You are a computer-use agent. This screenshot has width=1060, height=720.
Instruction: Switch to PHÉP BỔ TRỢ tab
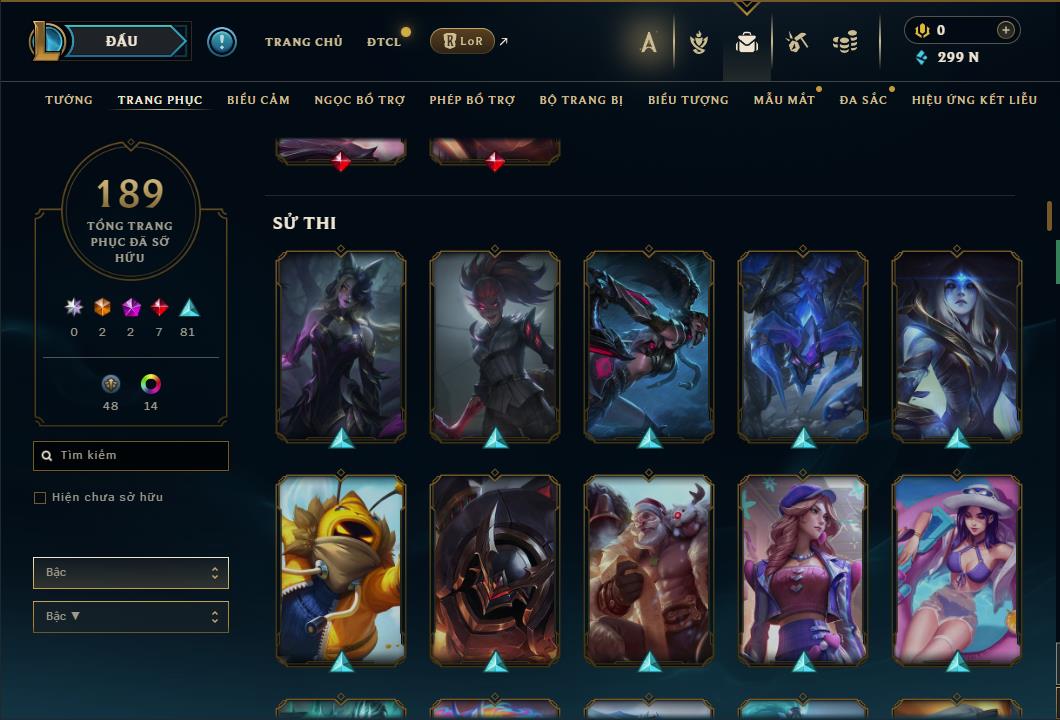(472, 100)
